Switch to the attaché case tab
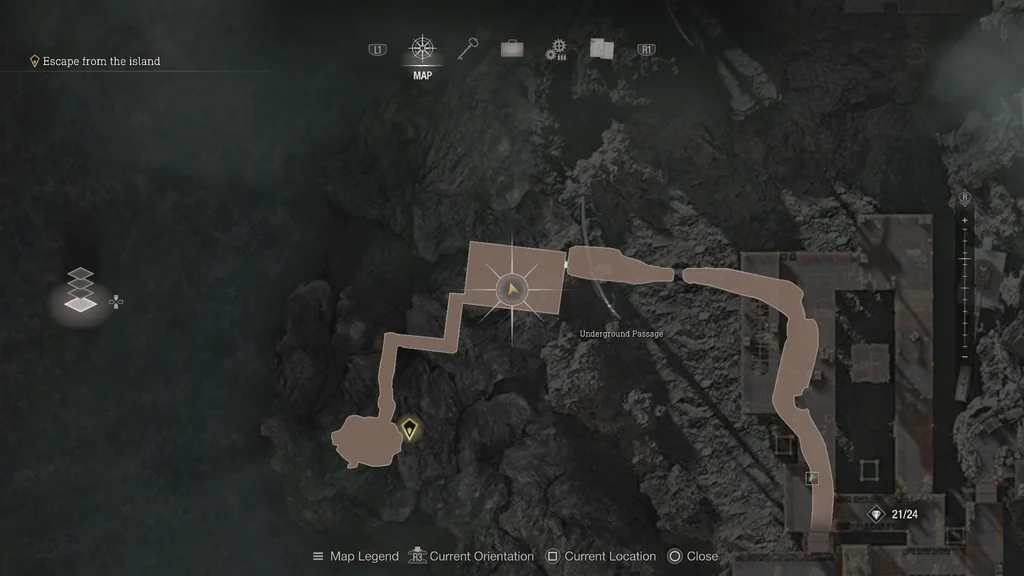The image size is (1024, 576). point(512,48)
